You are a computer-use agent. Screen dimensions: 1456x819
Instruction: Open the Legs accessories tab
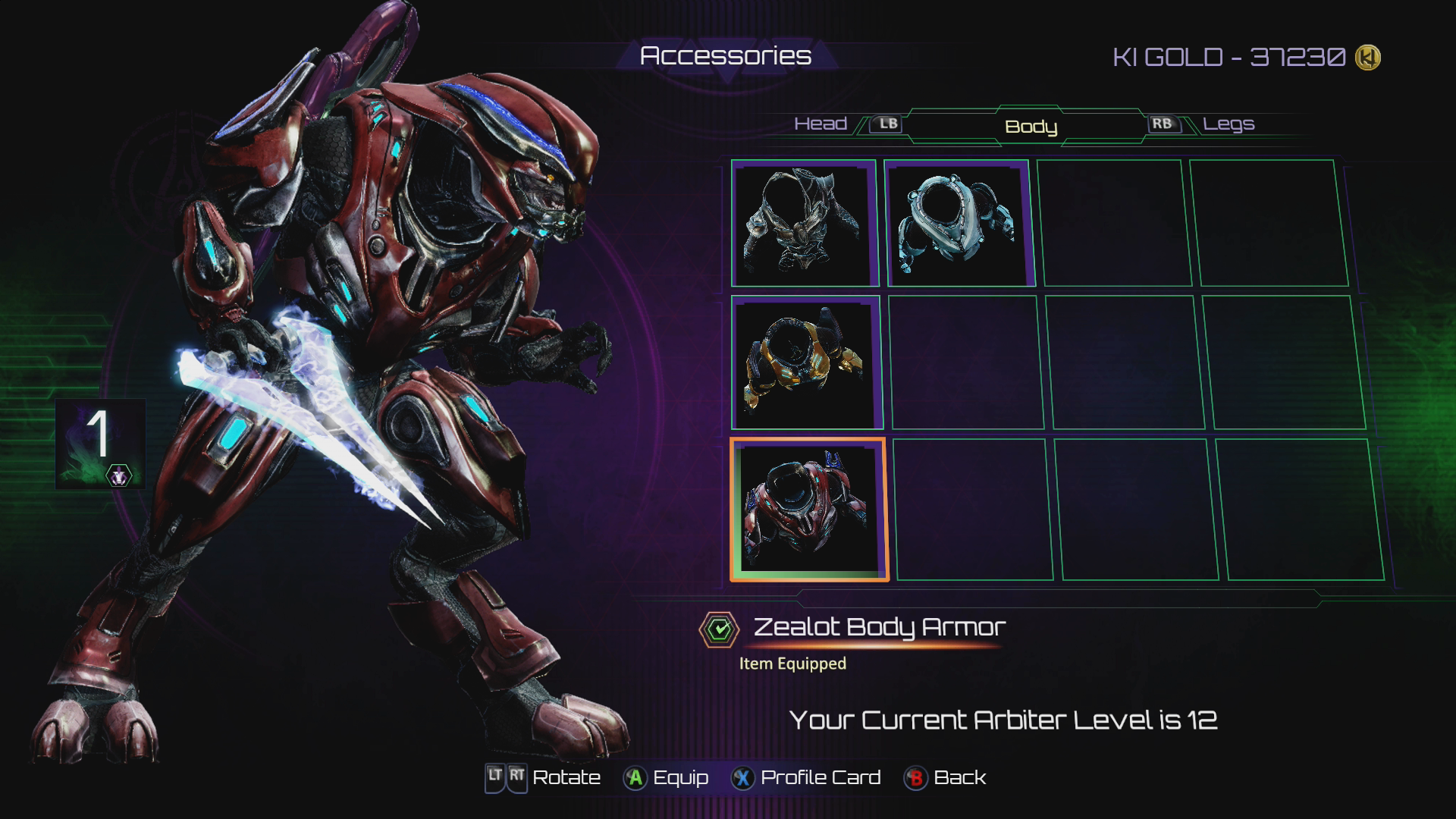[x=1228, y=124]
